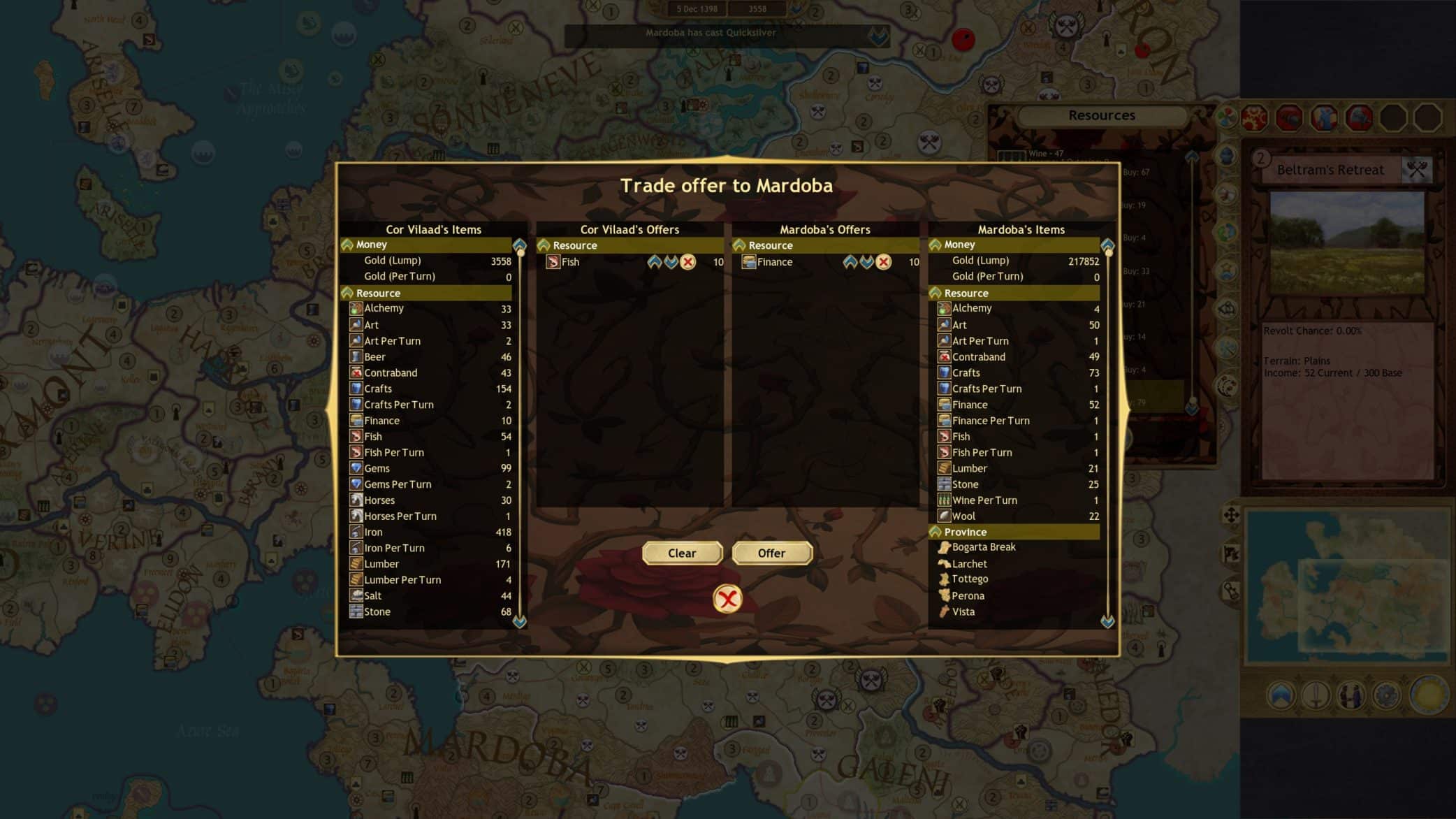Select Bogarta Break province from Mardoba's Items

point(984,547)
